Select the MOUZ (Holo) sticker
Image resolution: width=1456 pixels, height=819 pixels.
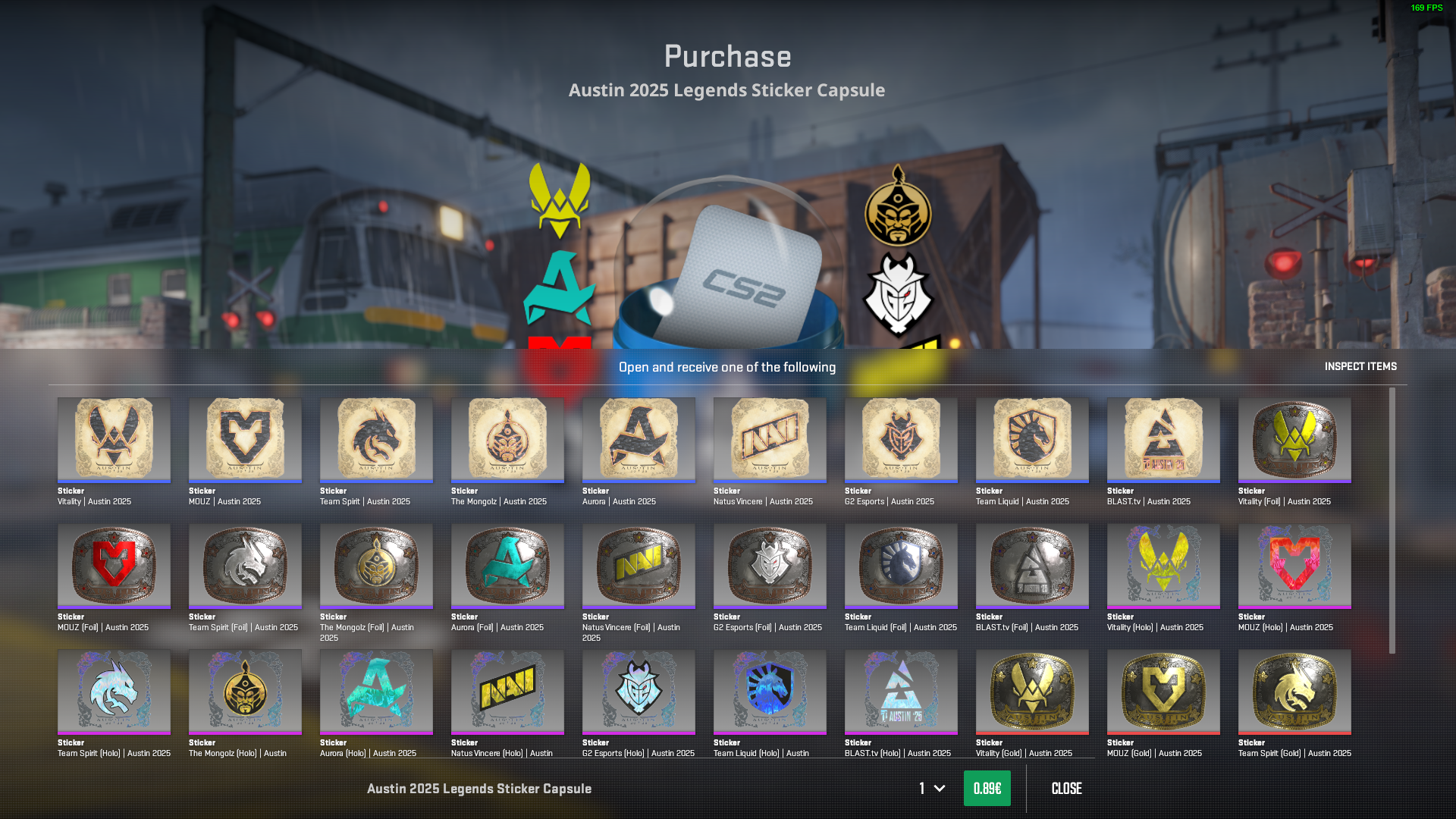point(1294,566)
